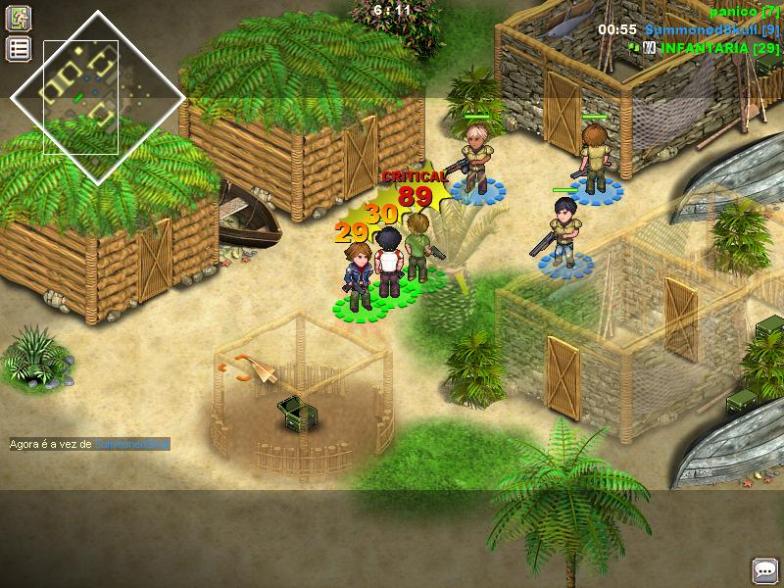Click the diamond-shaped minimap
The width and height of the screenshot is (784, 588).
[x=97, y=96]
